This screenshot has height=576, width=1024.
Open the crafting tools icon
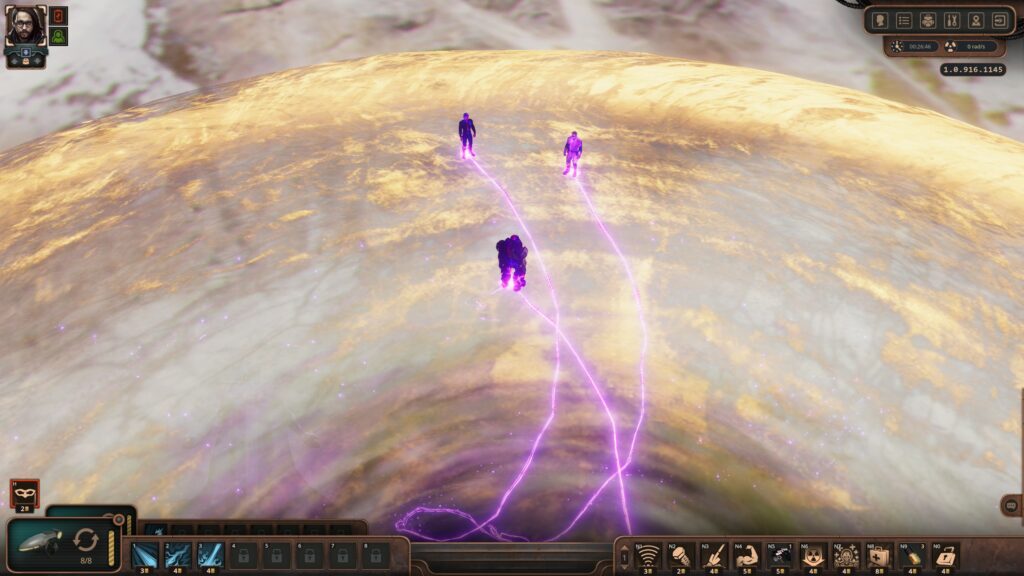click(x=952, y=20)
